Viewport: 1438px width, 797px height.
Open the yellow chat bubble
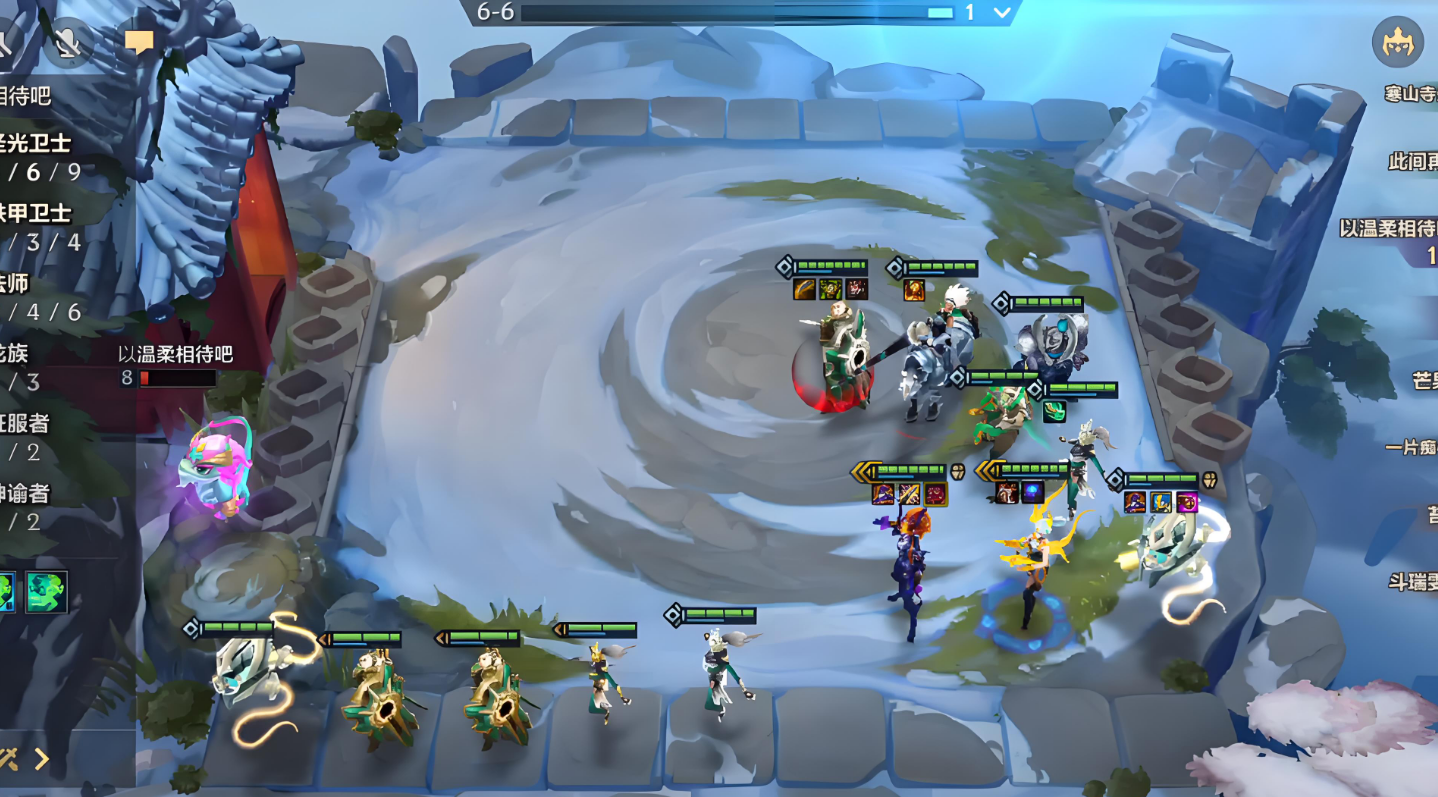(139, 42)
